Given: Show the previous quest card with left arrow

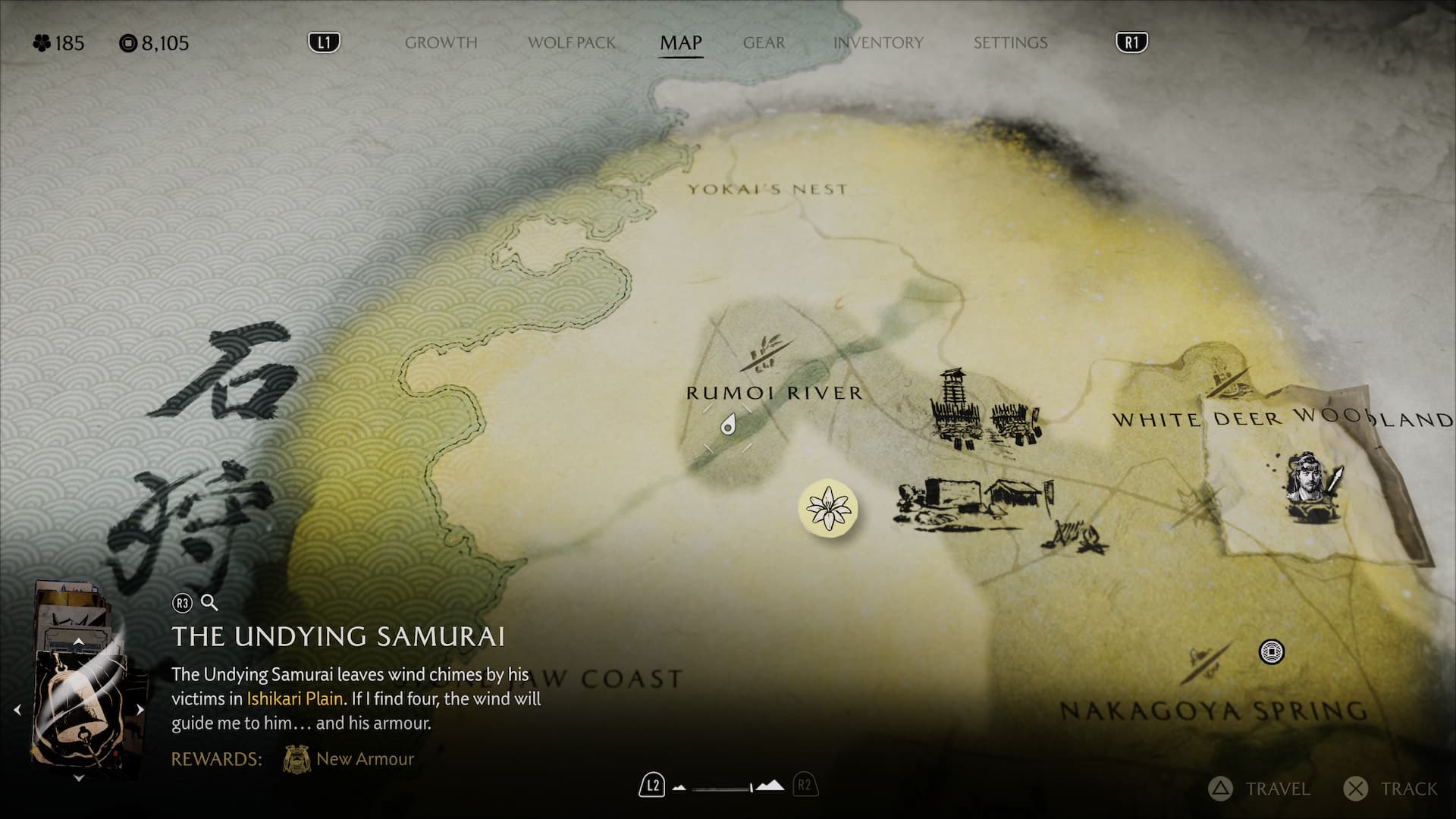Looking at the screenshot, I should coord(17,710).
